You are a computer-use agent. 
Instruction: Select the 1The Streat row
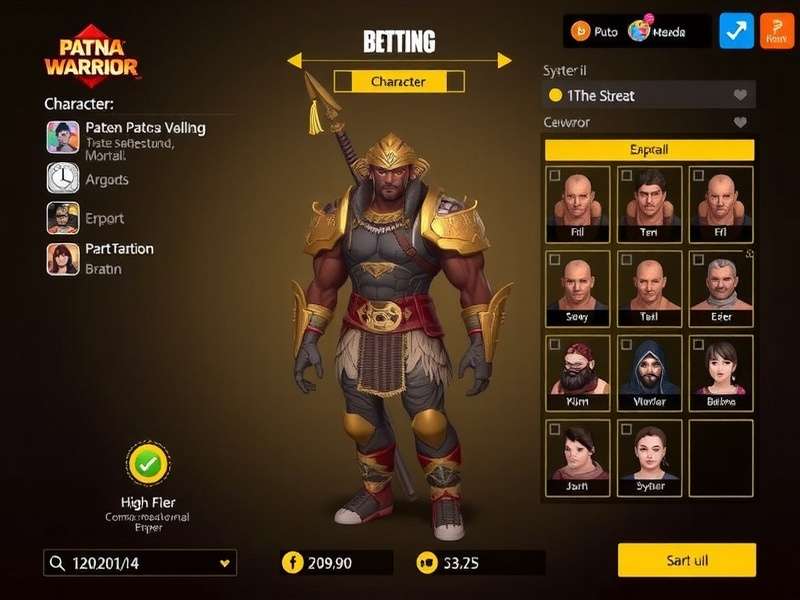coord(649,95)
